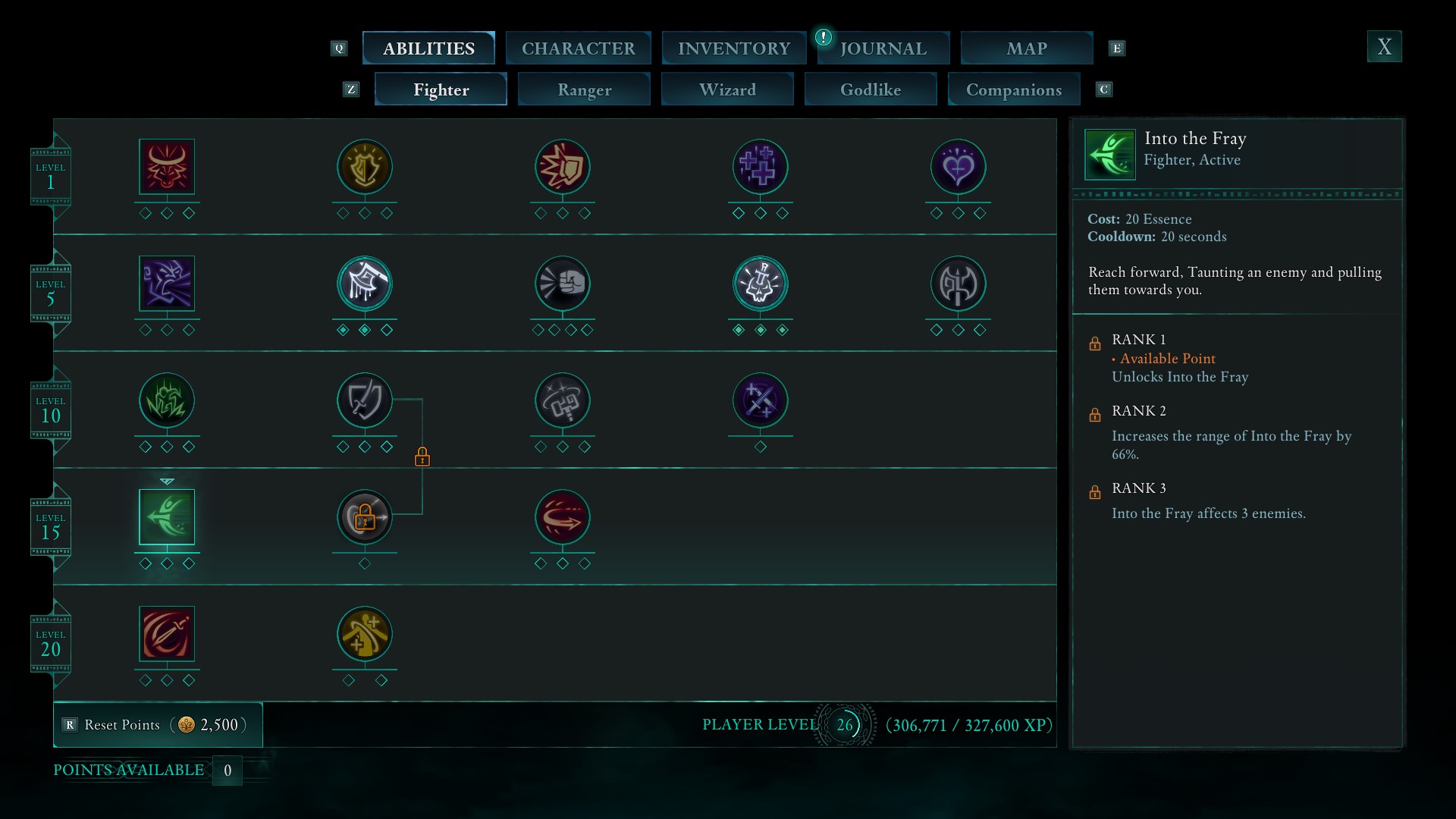Select the green Into the Fray icon
The image size is (1456, 819).
[167, 517]
